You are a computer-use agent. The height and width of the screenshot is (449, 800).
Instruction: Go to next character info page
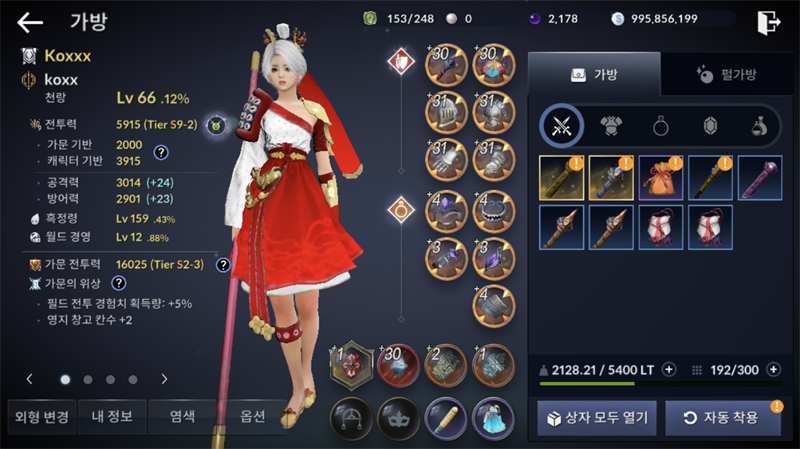(x=164, y=379)
